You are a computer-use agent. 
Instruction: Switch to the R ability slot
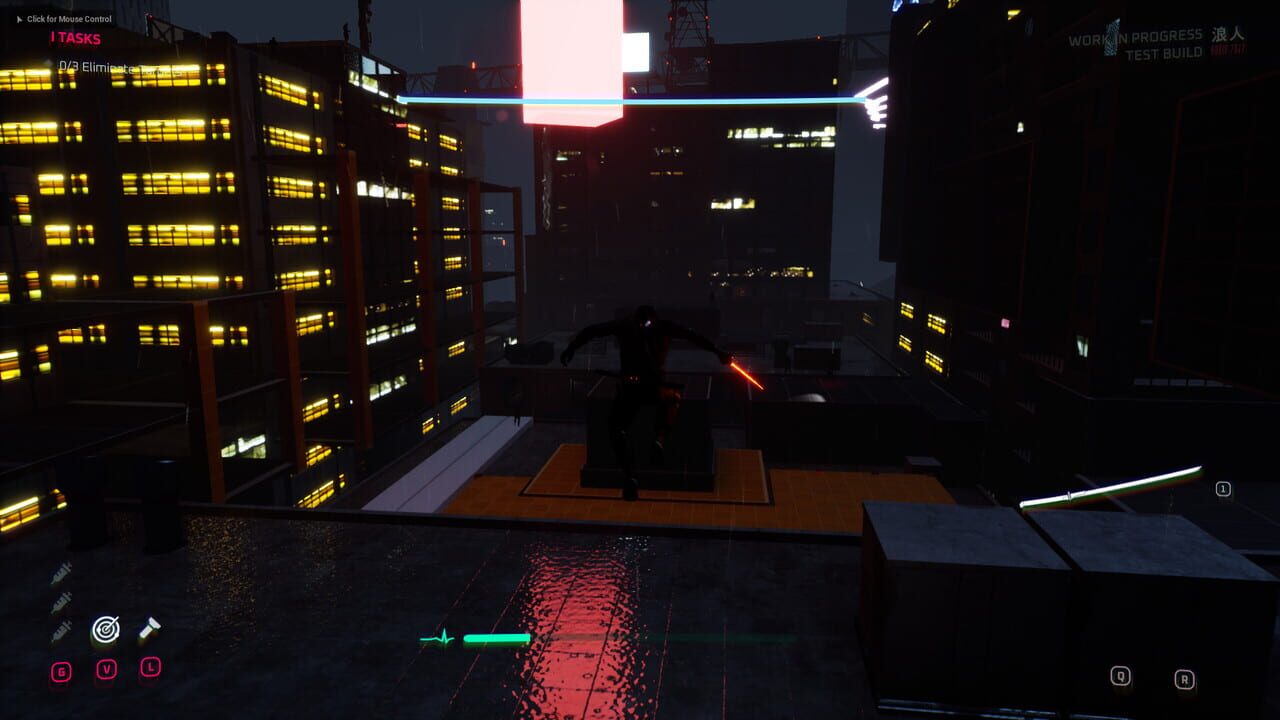1185,675
